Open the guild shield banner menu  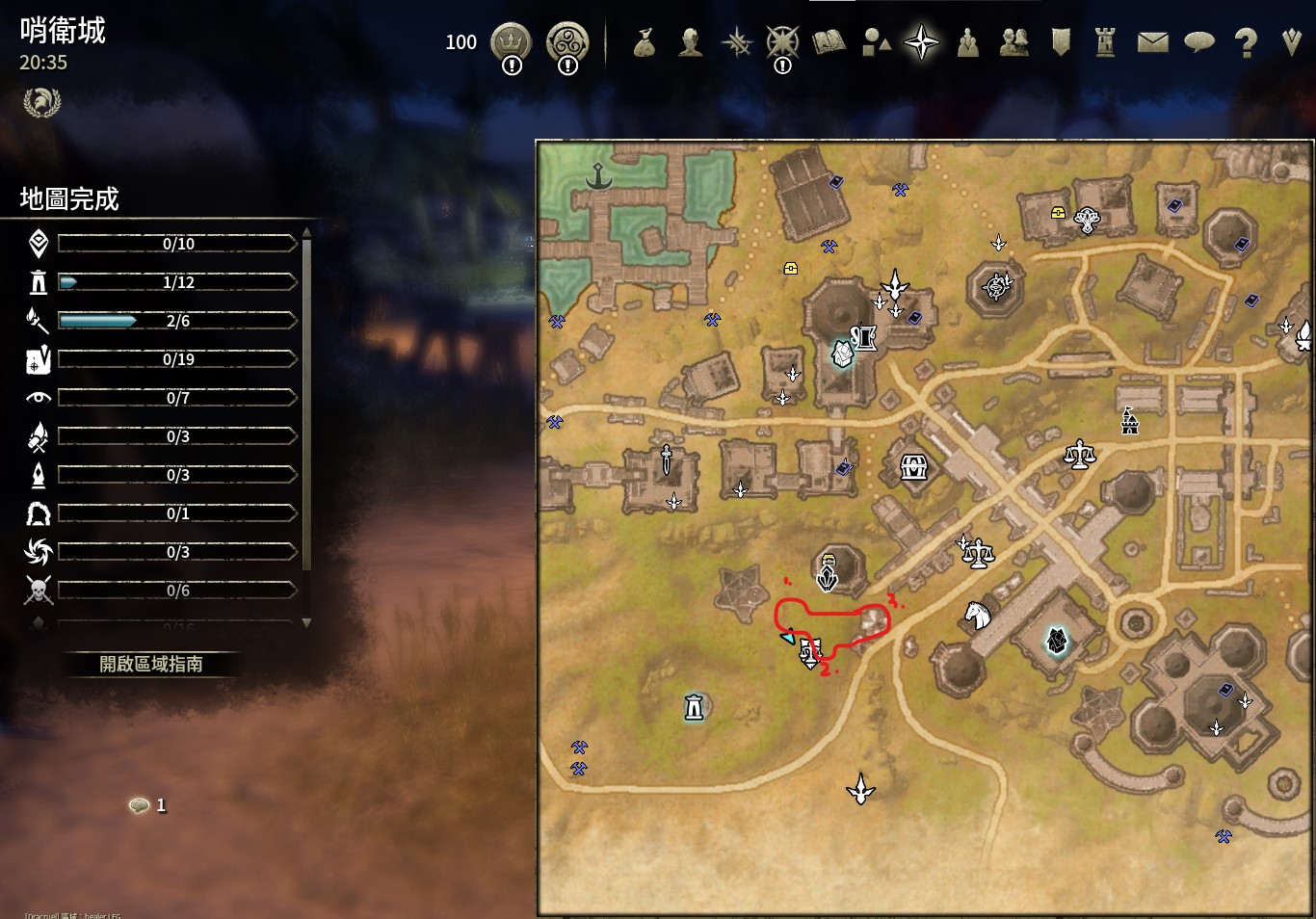coord(1061,42)
